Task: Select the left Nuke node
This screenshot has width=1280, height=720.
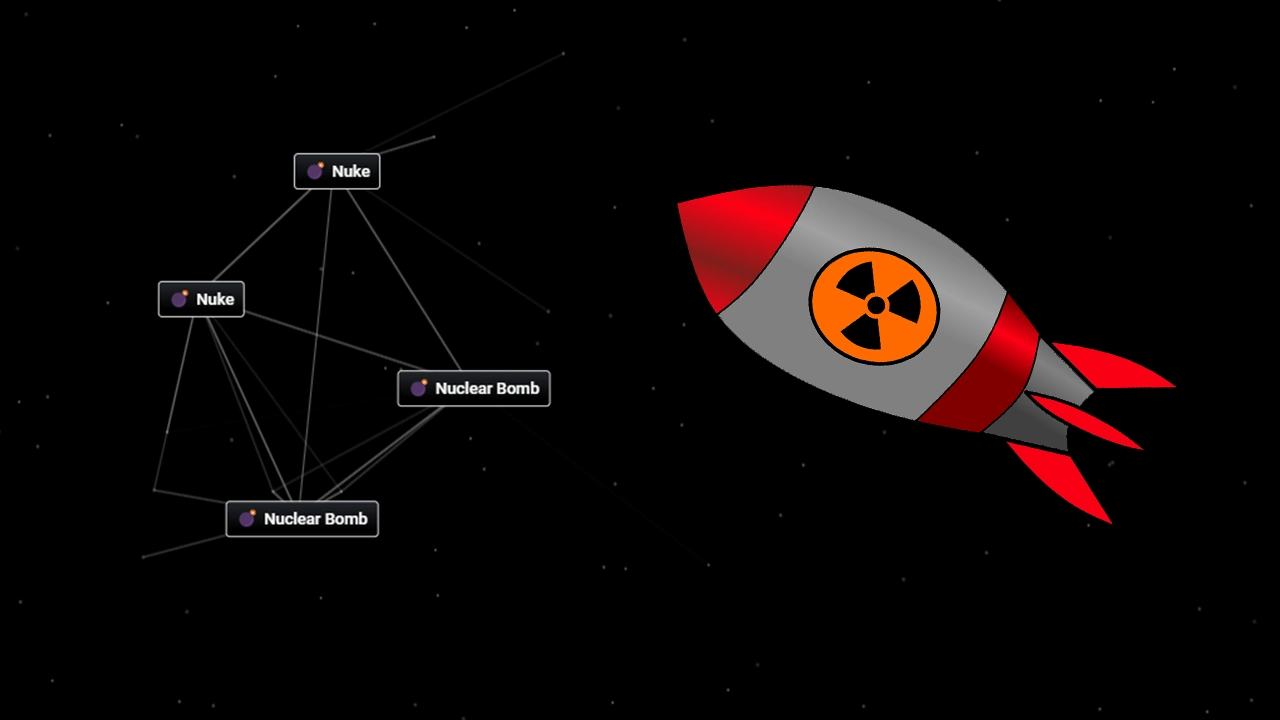Action: point(200,298)
